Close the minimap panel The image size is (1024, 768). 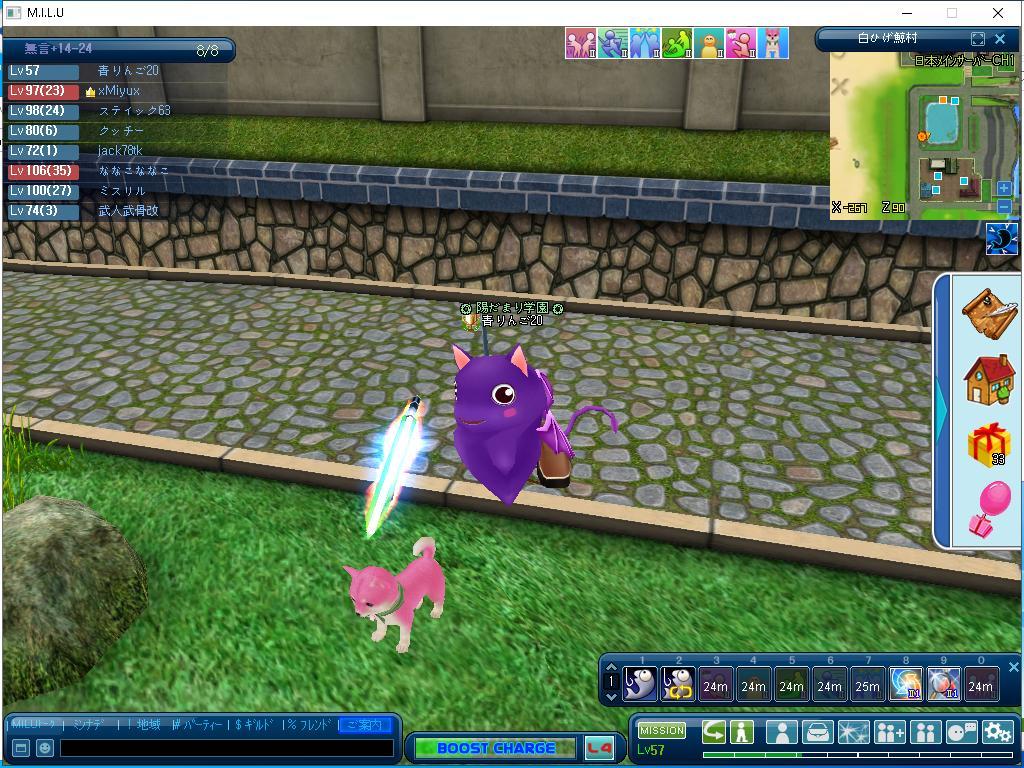click(x=1000, y=39)
